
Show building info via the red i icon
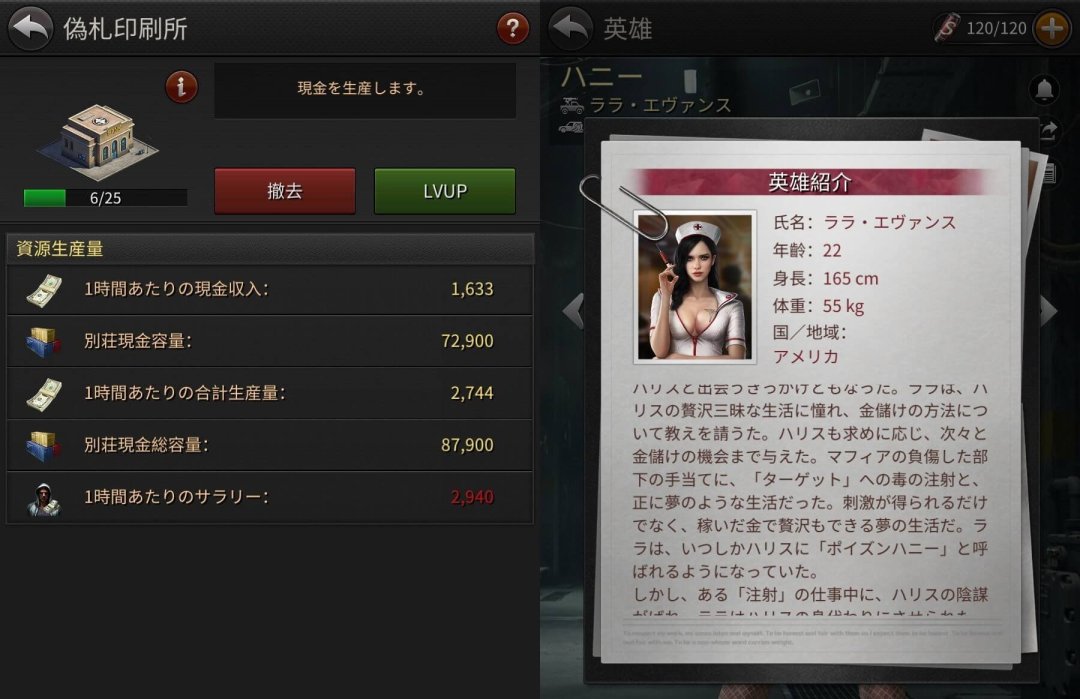point(181,87)
